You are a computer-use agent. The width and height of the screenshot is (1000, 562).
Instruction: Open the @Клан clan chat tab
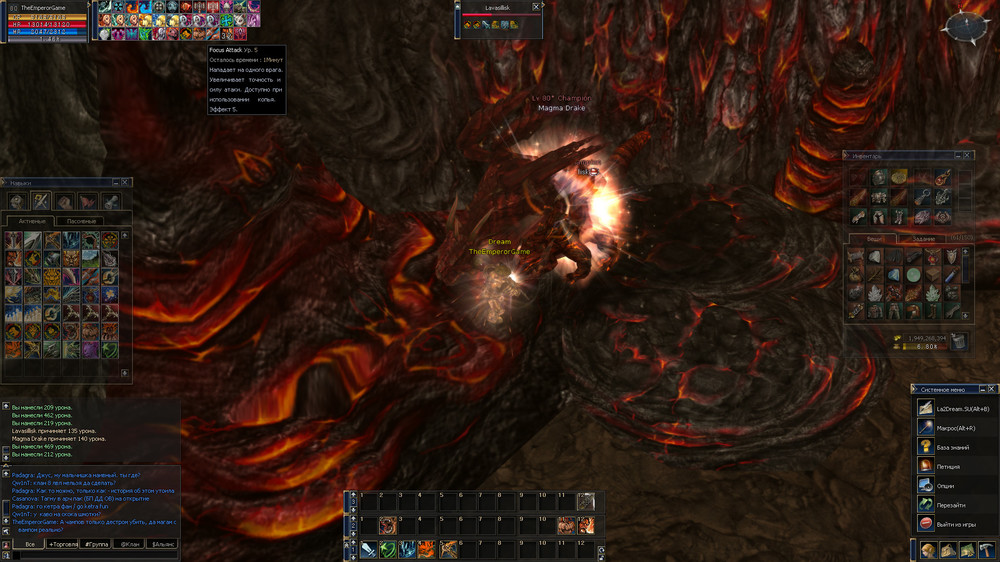128,544
